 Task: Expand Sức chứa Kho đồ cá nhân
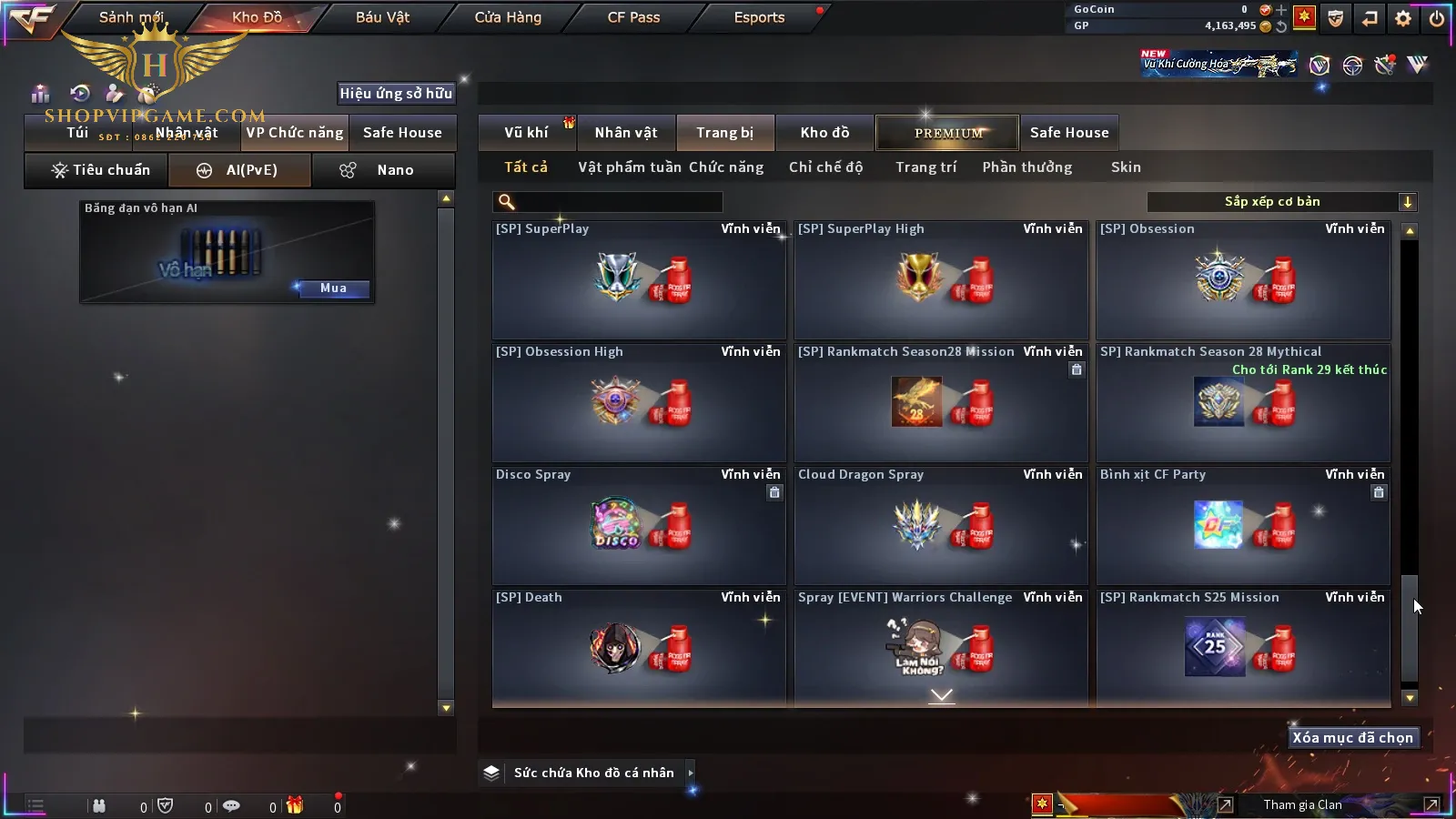[592, 773]
